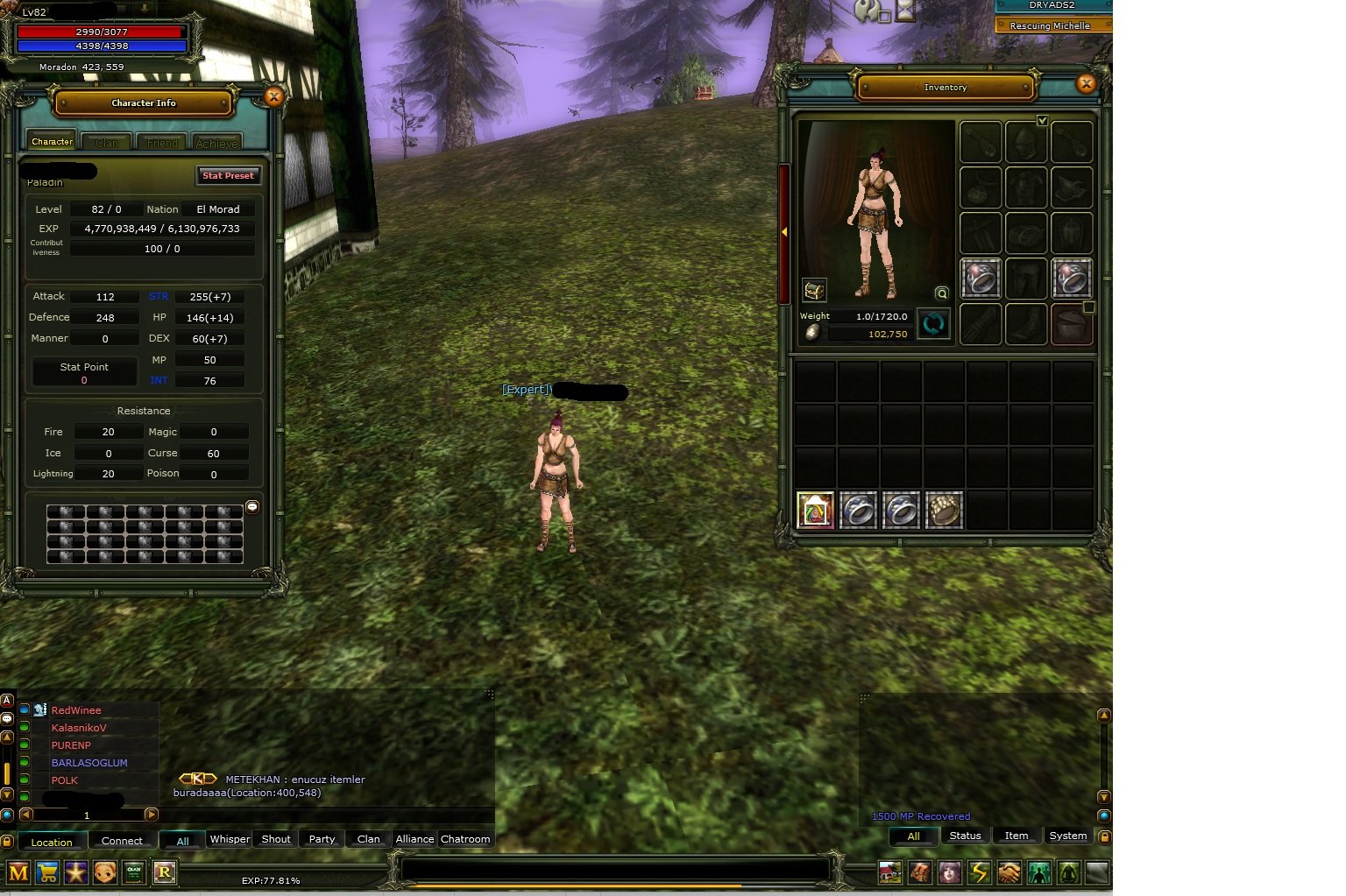Show the Connect list tab
Screen dimensions: 1346x896
122,841
